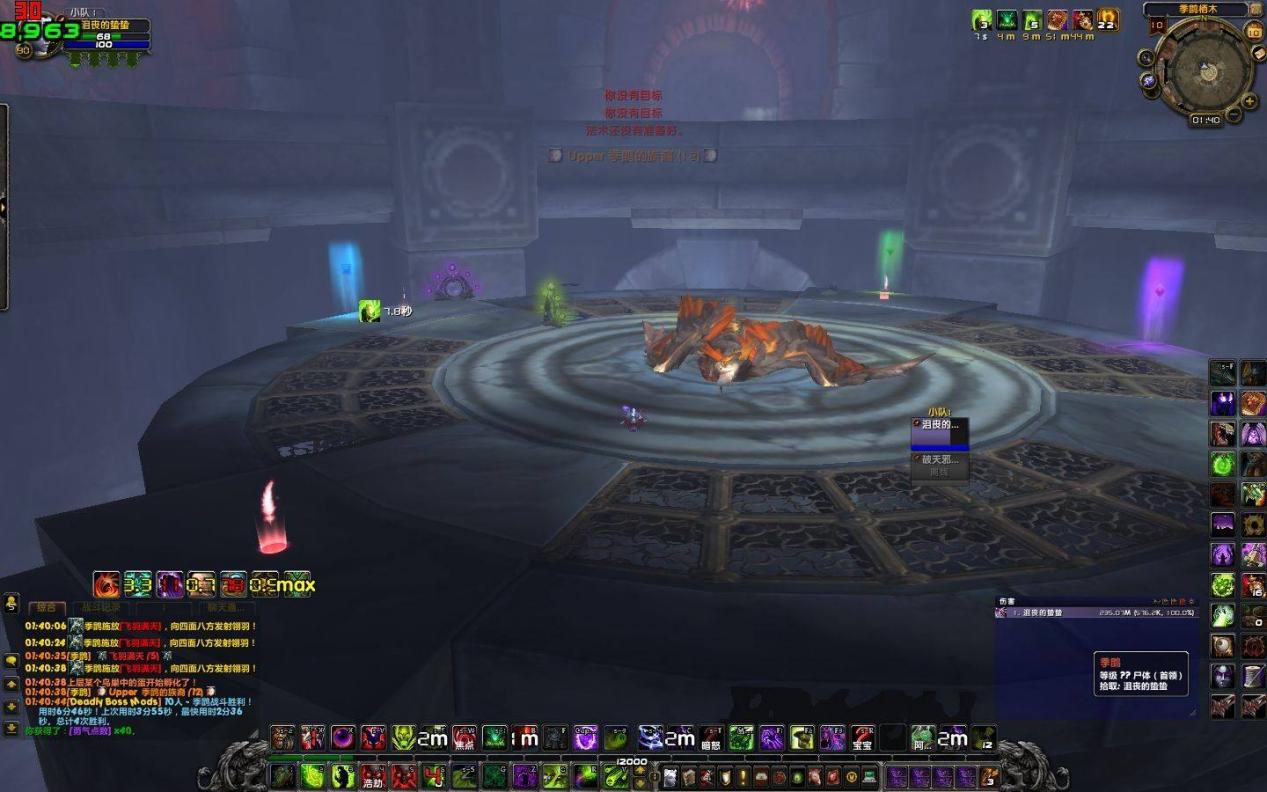The width and height of the screenshot is (1267, 792).
Task: Click the minimap zoom-in plus button
Action: tap(1248, 101)
